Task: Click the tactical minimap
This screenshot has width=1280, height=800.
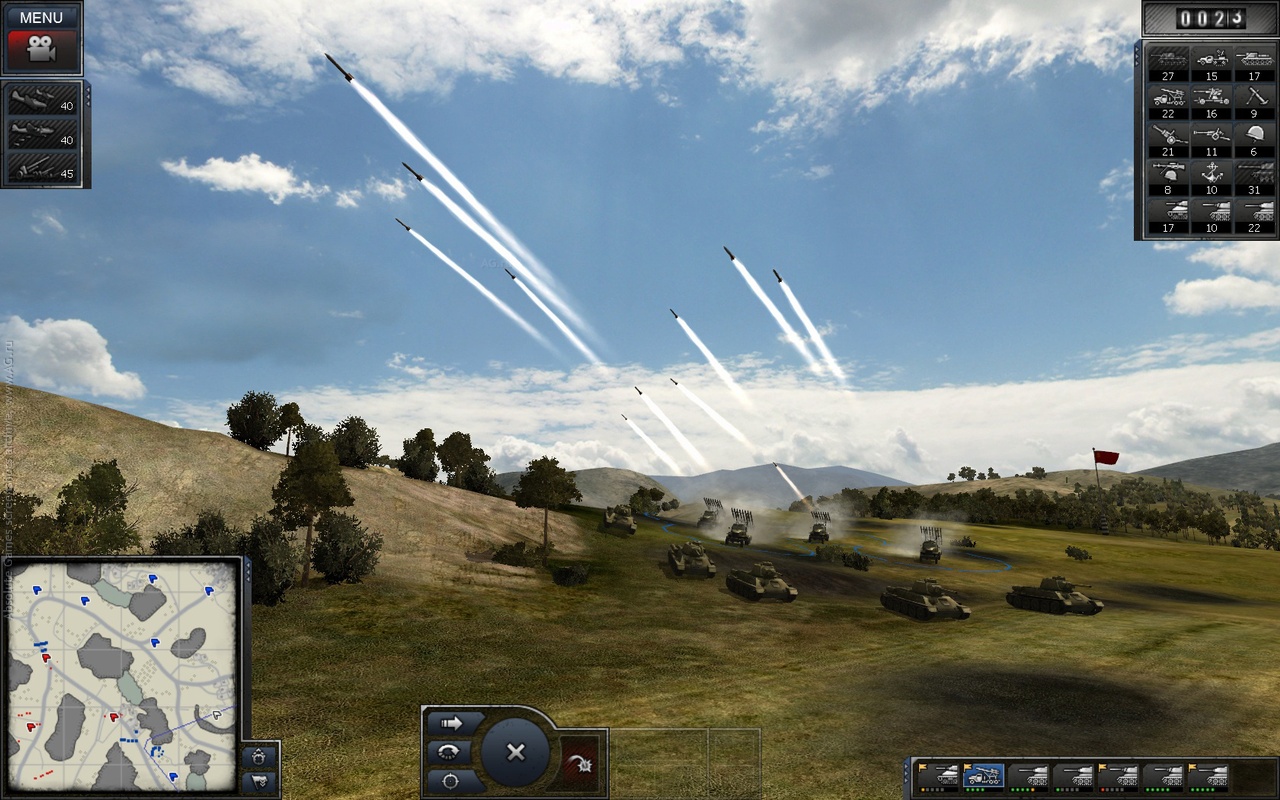Action: click(124, 674)
